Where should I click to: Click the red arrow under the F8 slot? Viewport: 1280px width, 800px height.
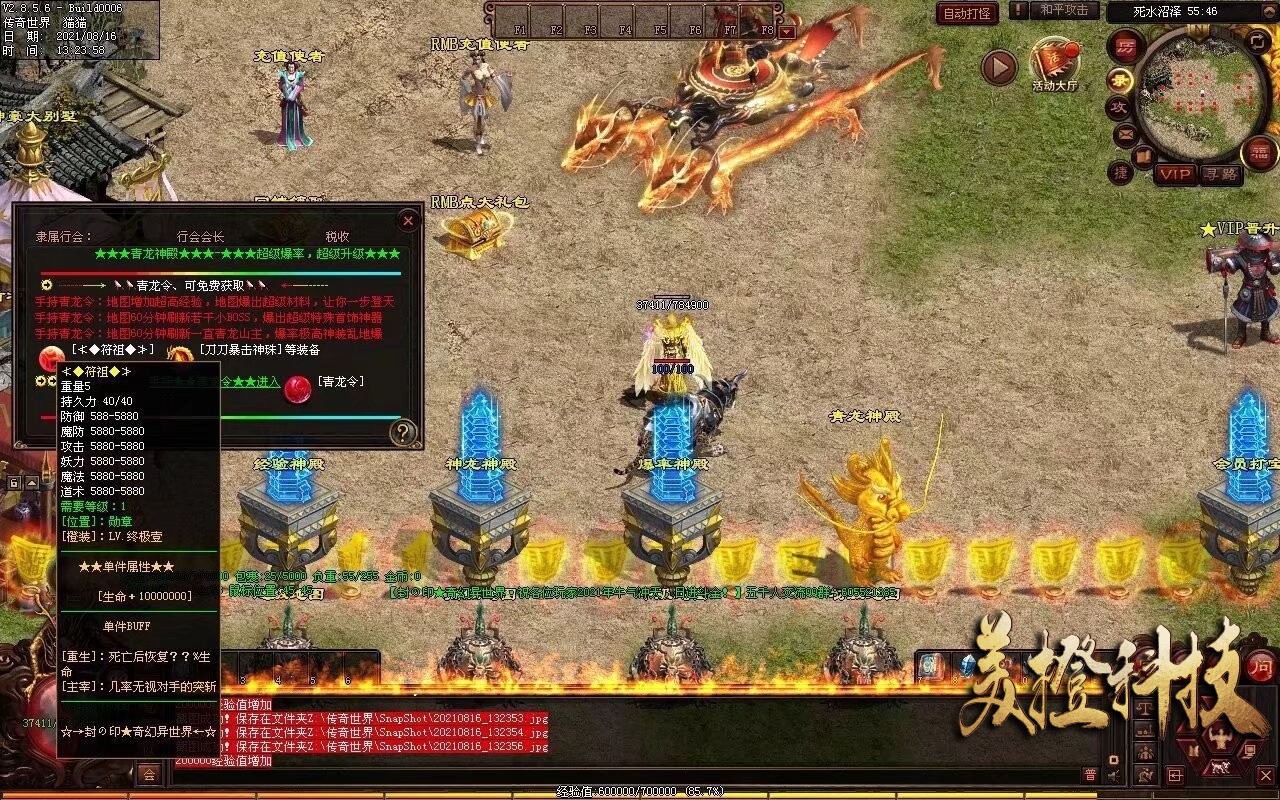788,30
